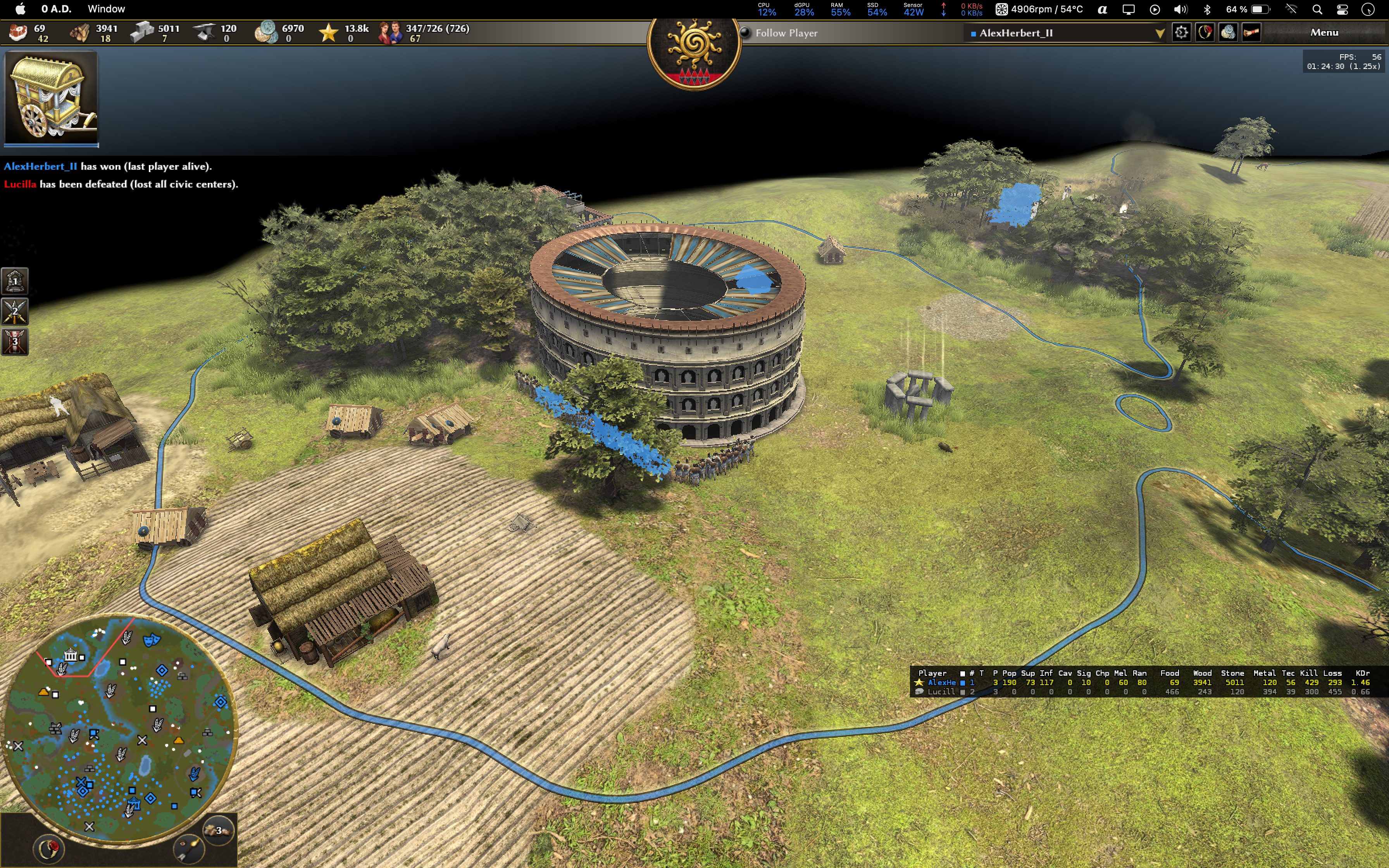Open diplomacy via the top-bar ruby ring icon
This screenshot has width=1389, height=868.
click(1204, 33)
